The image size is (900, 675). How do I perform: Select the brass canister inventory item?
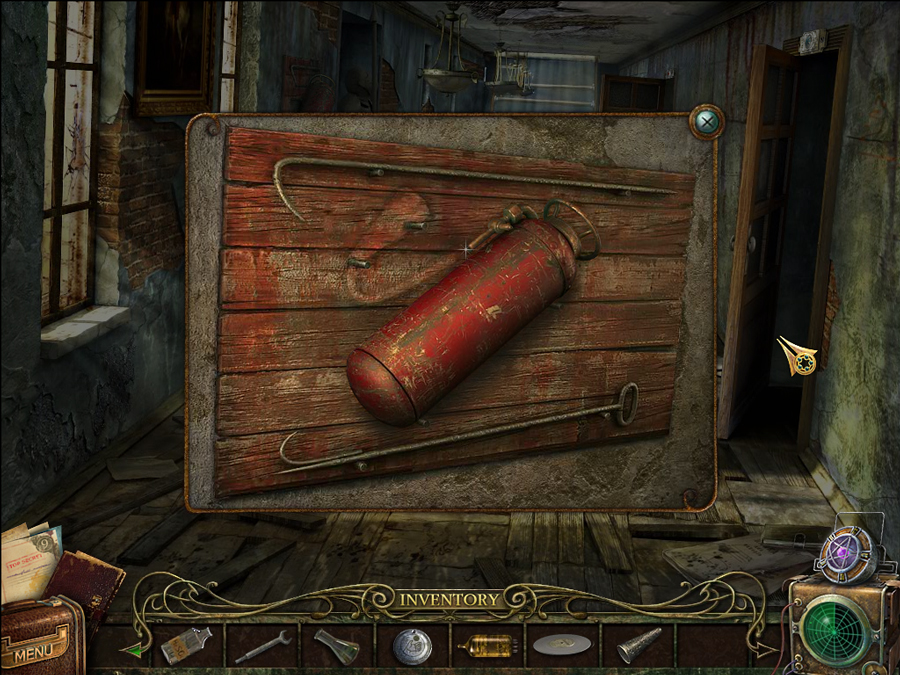[x=487, y=646]
